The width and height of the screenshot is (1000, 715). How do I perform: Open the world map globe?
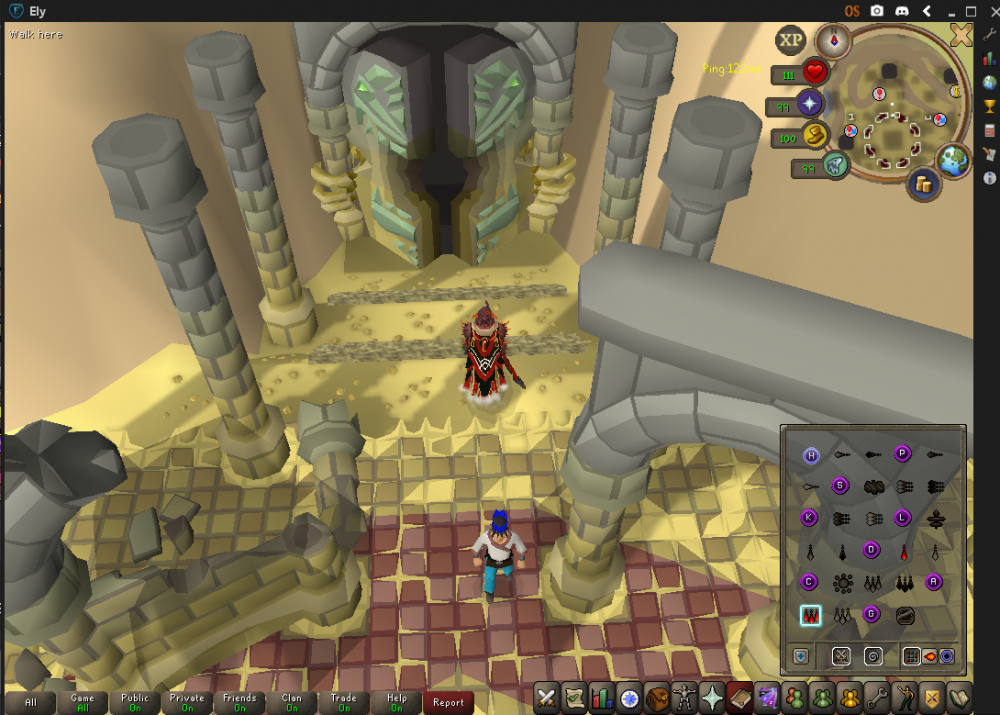click(954, 159)
